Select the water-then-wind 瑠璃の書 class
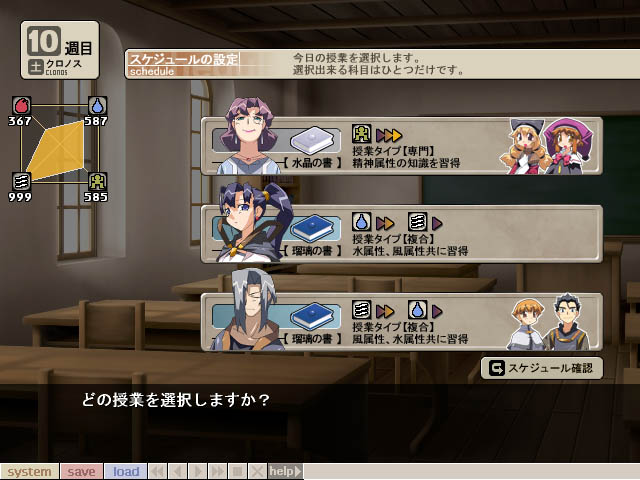This screenshot has width=640, height=480. (400, 235)
